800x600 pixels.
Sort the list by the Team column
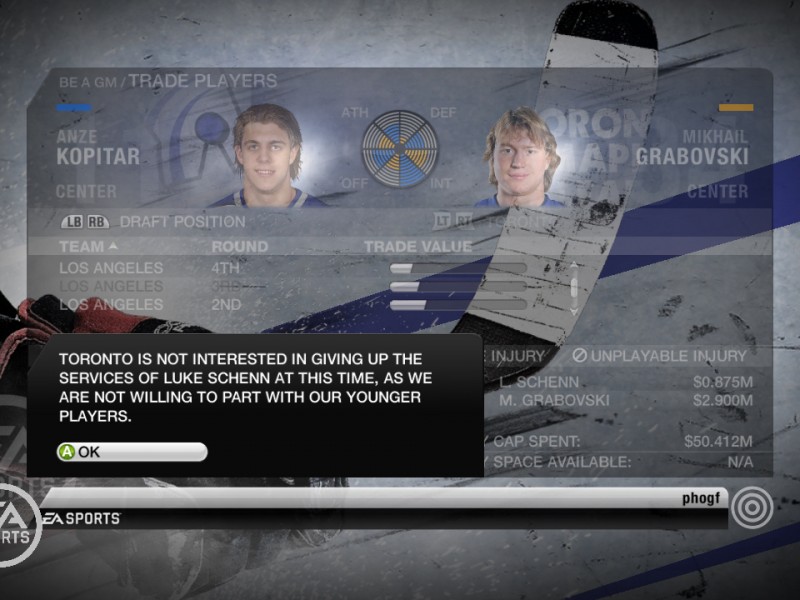point(88,246)
